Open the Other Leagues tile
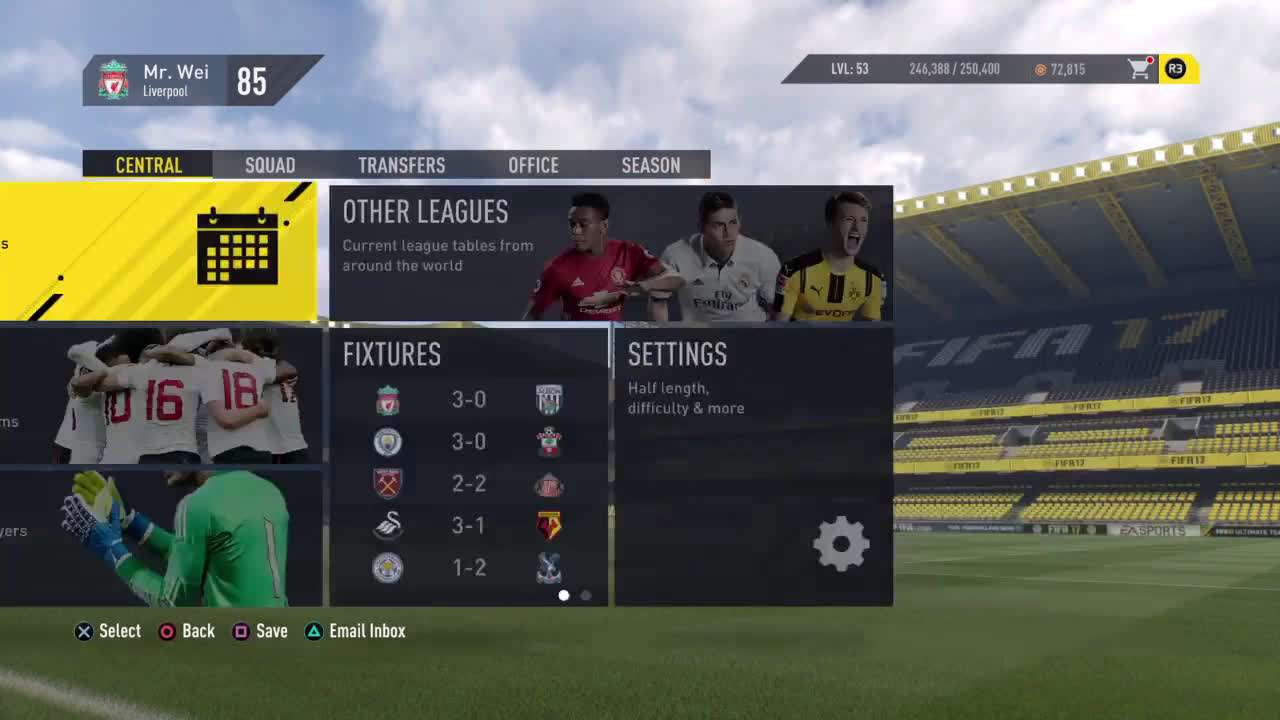 tap(610, 253)
